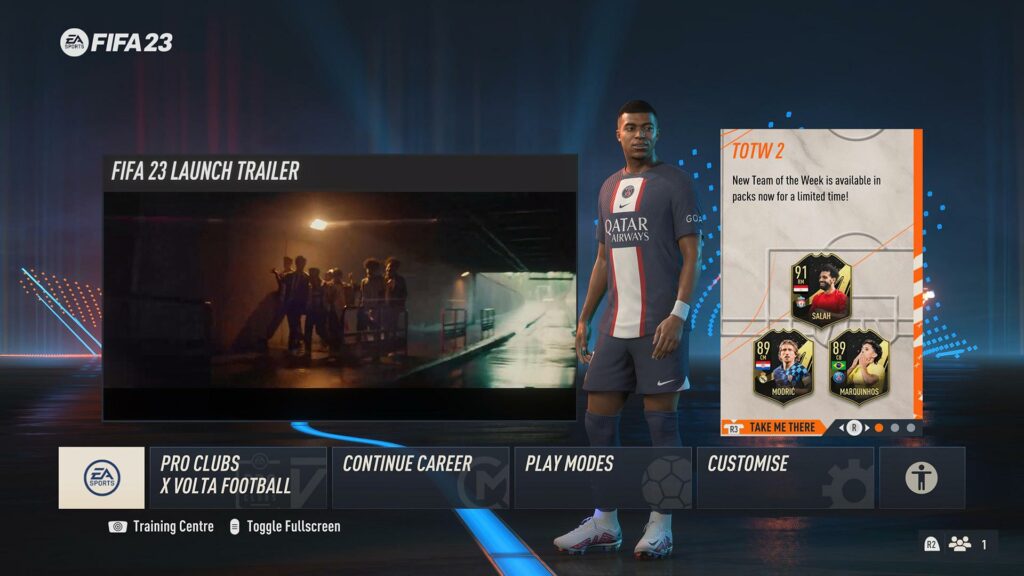Play the FIFA 23 Launch Trailer video
Image resolution: width=1024 pixels, height=576 pixels.
click(x=340, y=290)
